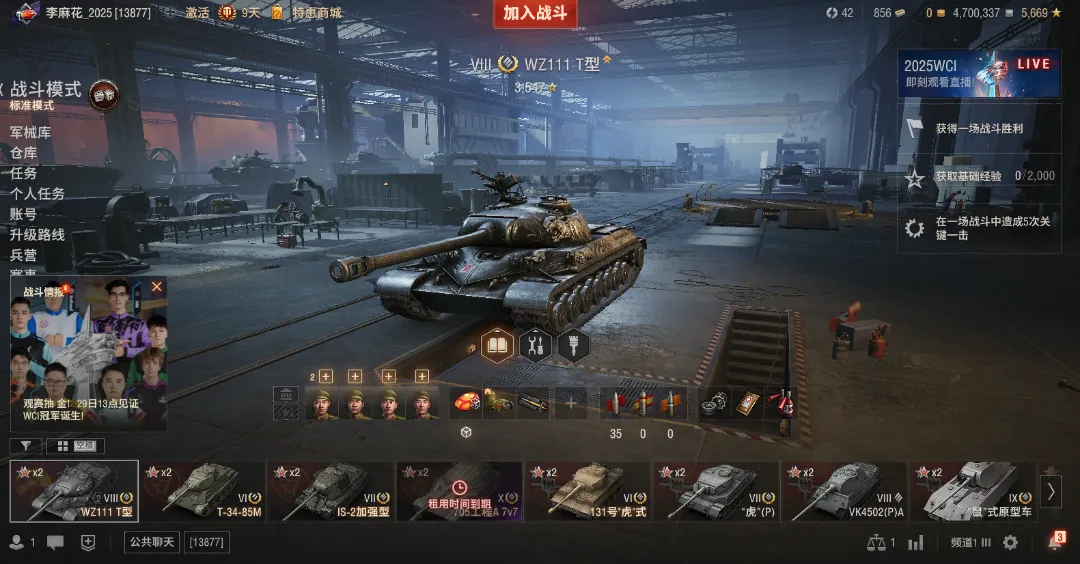This screenshot has height=564, width=1080.
Task: Open the tank filter funnel
Action: coord(25,446)
